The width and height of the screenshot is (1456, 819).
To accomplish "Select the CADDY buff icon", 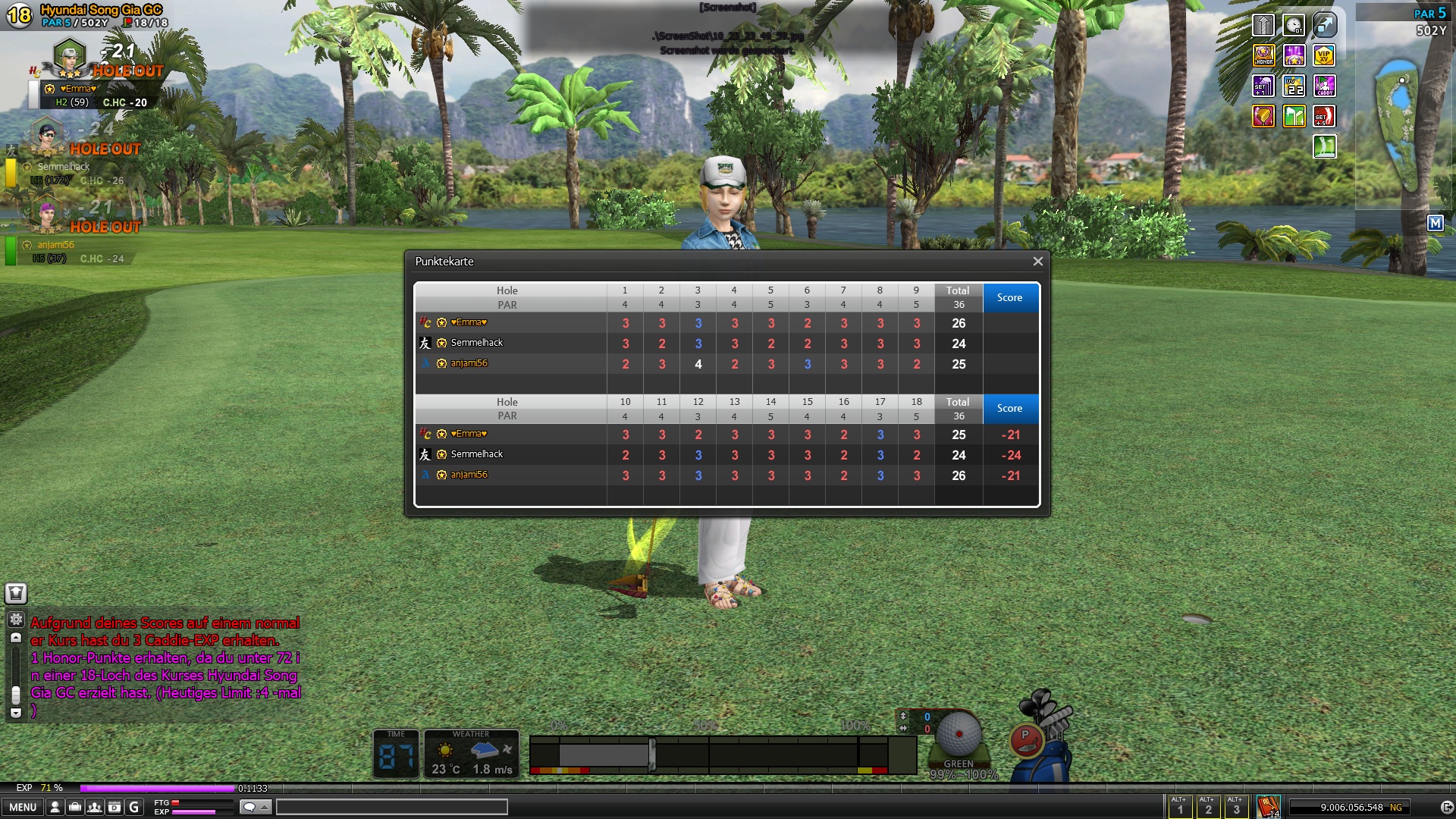I will (x=1324, y=86).
